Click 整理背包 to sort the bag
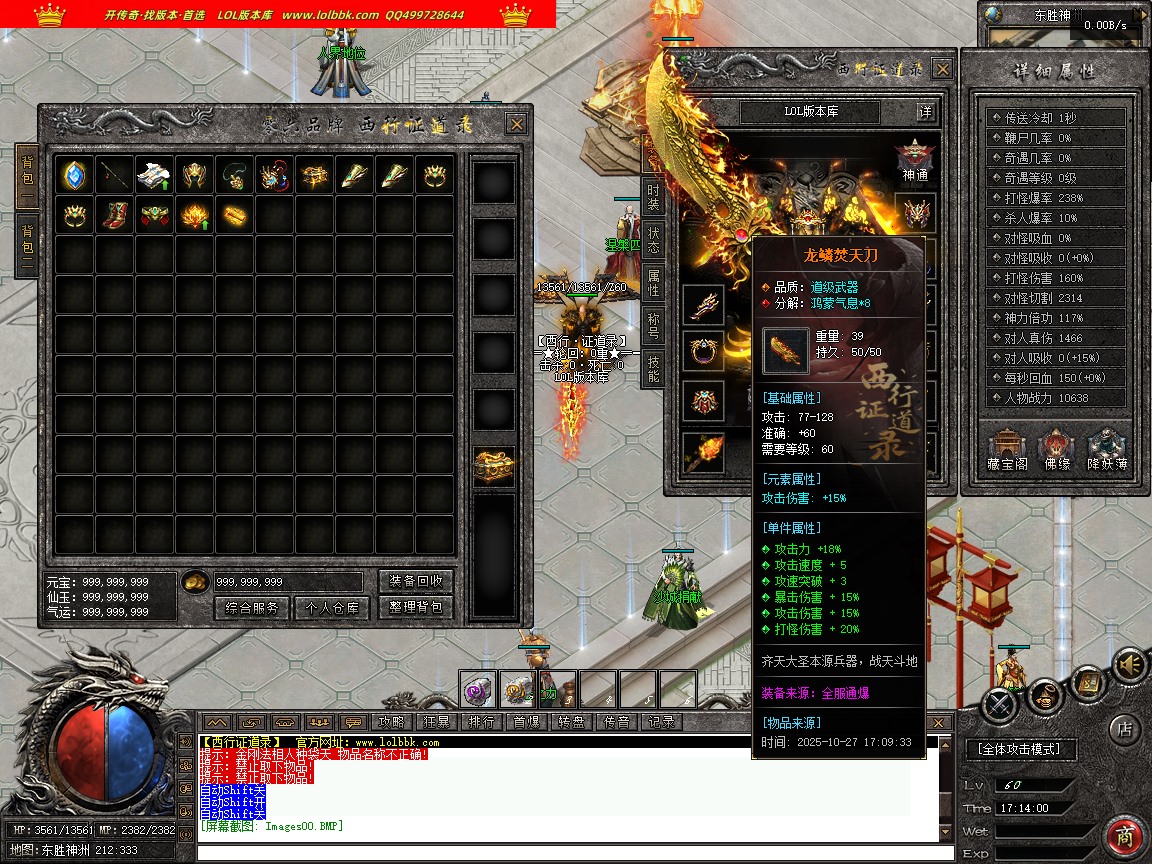The image size is (1152, 864). point(416,608)
